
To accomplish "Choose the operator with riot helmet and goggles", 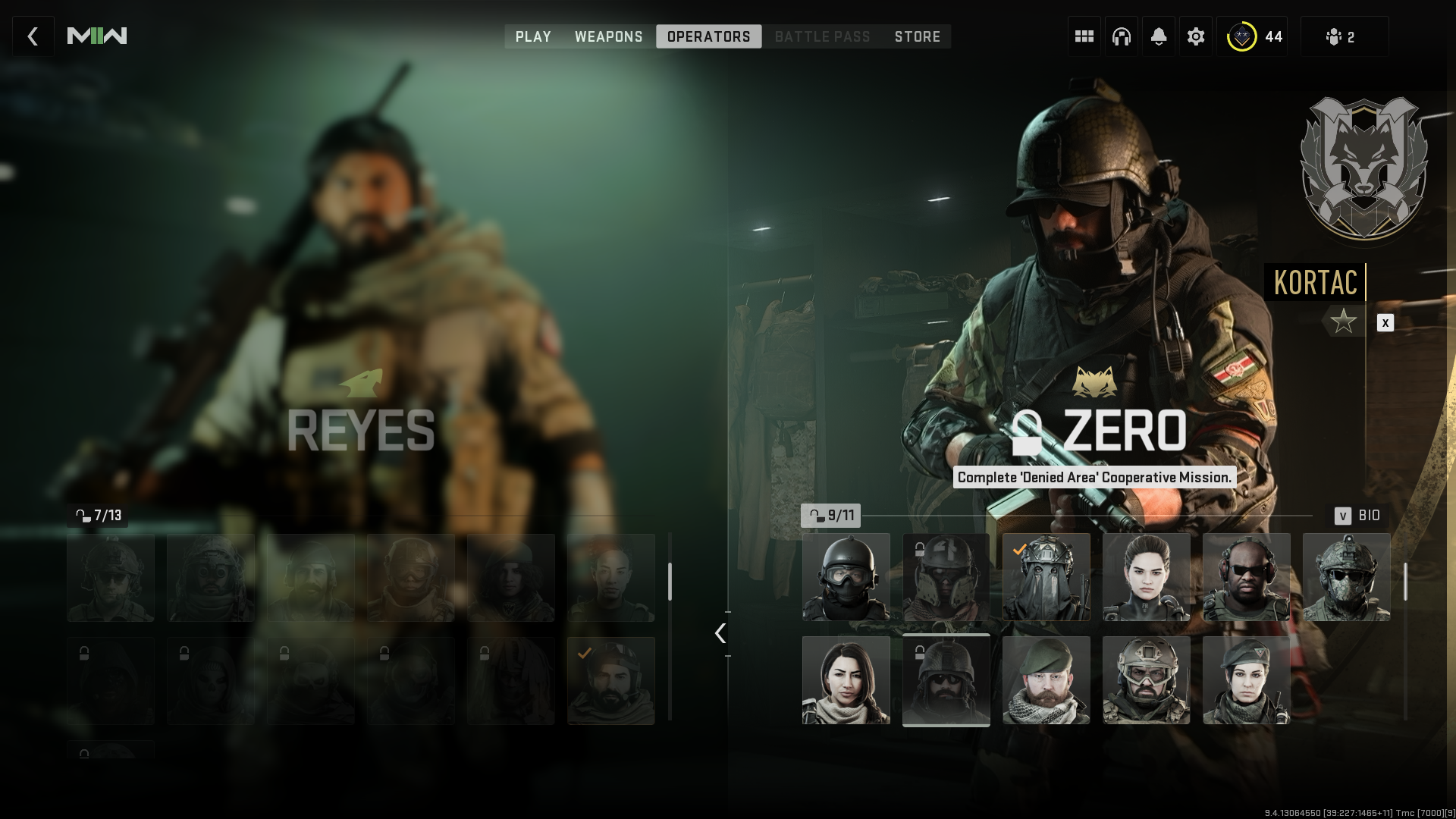I will pos(846,577).
